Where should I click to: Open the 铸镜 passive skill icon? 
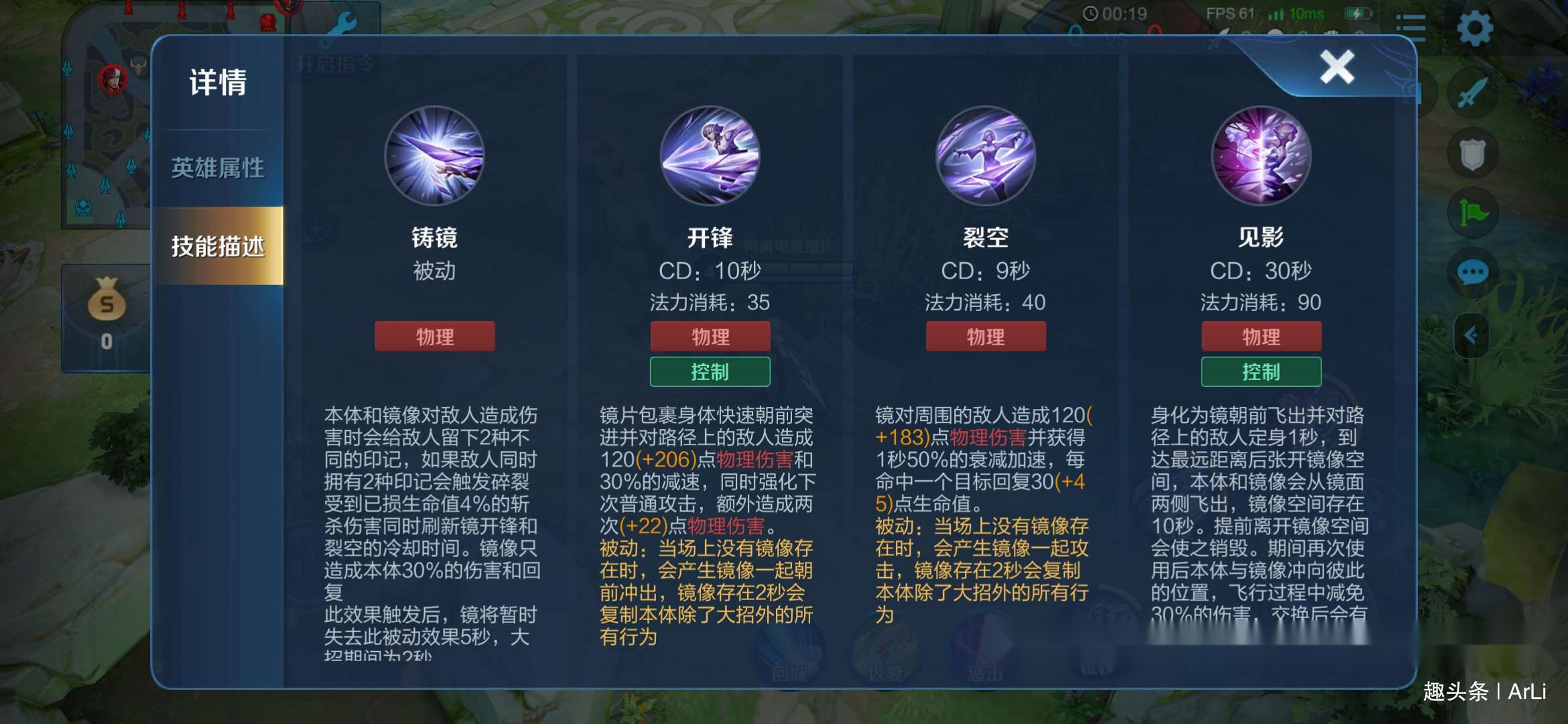pyautogui.click(x=434, y=156)
